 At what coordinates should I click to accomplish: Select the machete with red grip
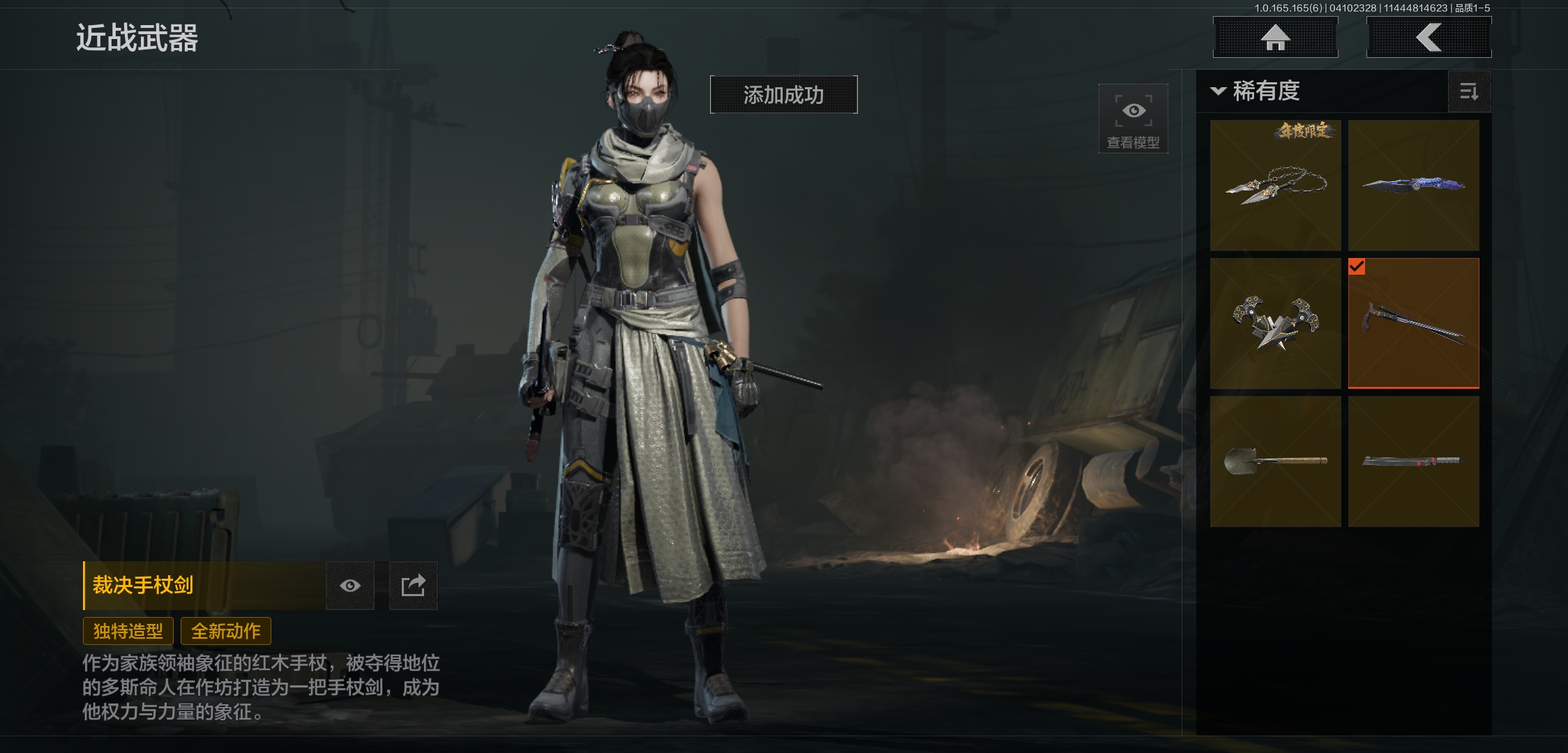(1413, 462)
